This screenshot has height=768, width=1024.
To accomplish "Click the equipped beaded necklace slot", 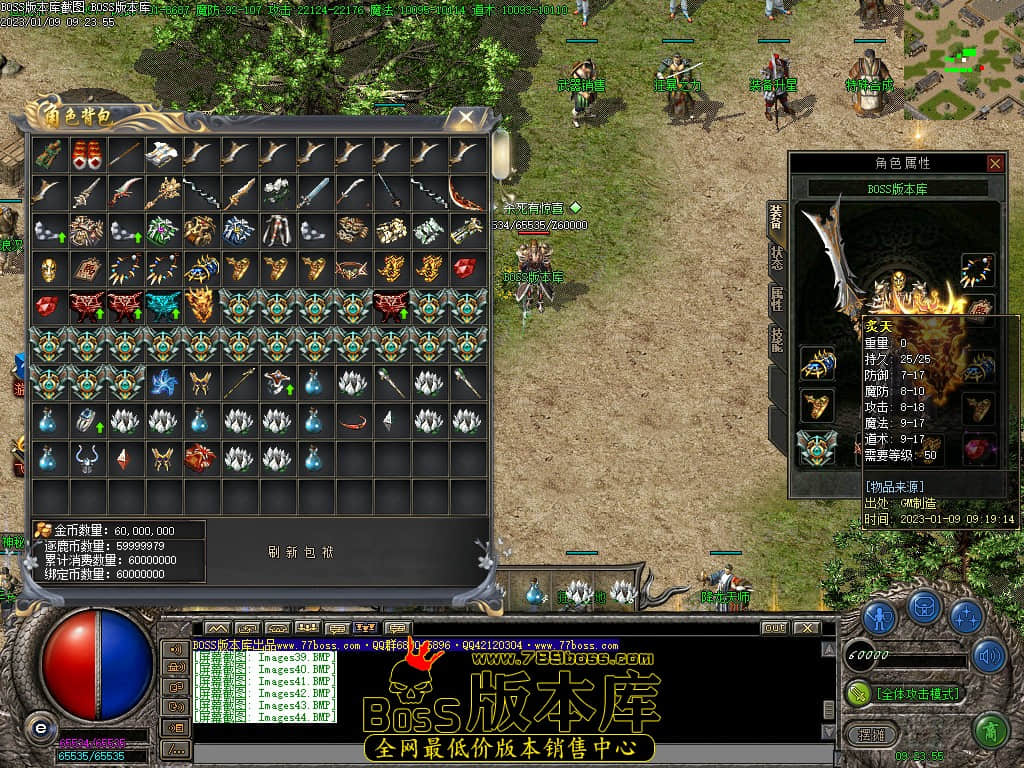I will [x=977, y=270].
